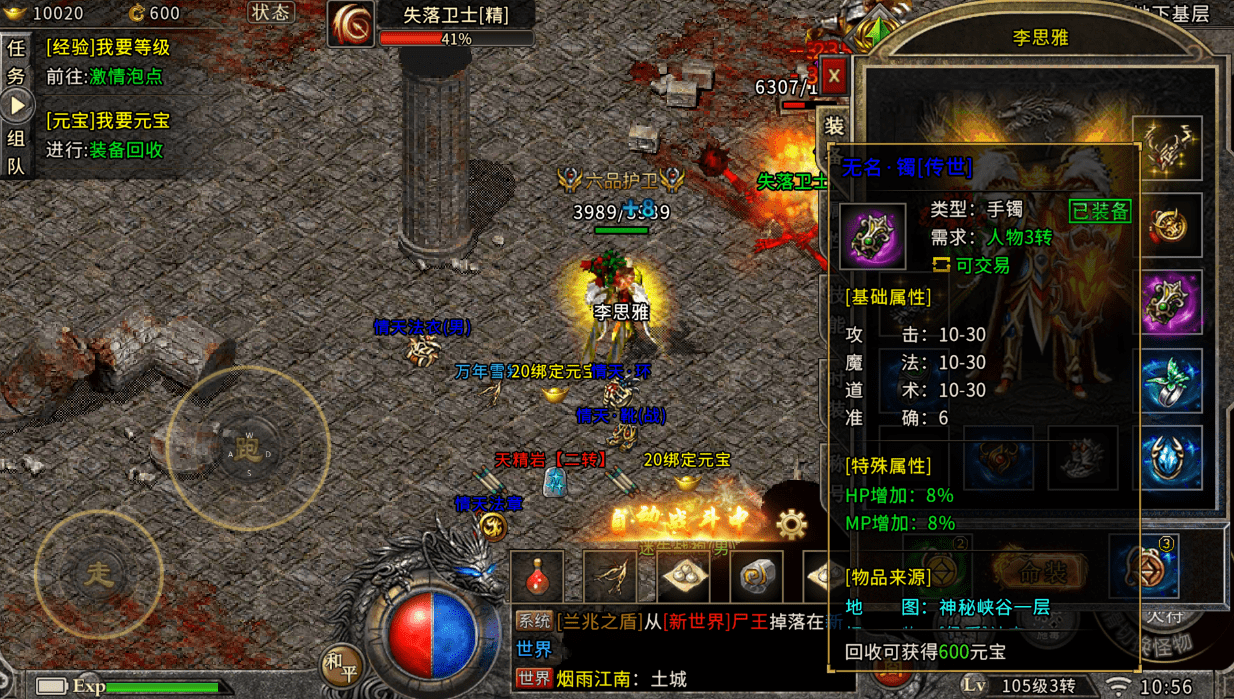Click the 失落卫士 target portrait
Viewport: 1234px width, 699px height.
tap(351, 23)
